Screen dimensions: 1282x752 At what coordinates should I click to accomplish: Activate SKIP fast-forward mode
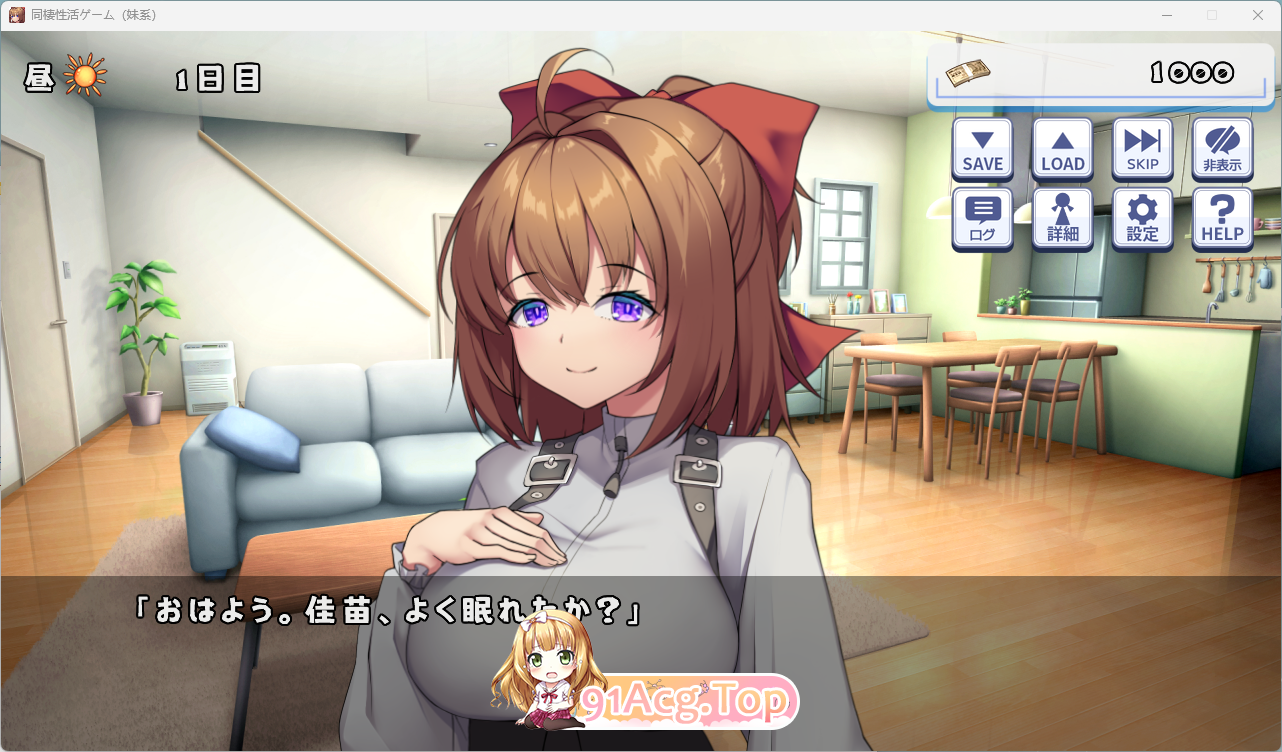click(x=1142, y=148)
